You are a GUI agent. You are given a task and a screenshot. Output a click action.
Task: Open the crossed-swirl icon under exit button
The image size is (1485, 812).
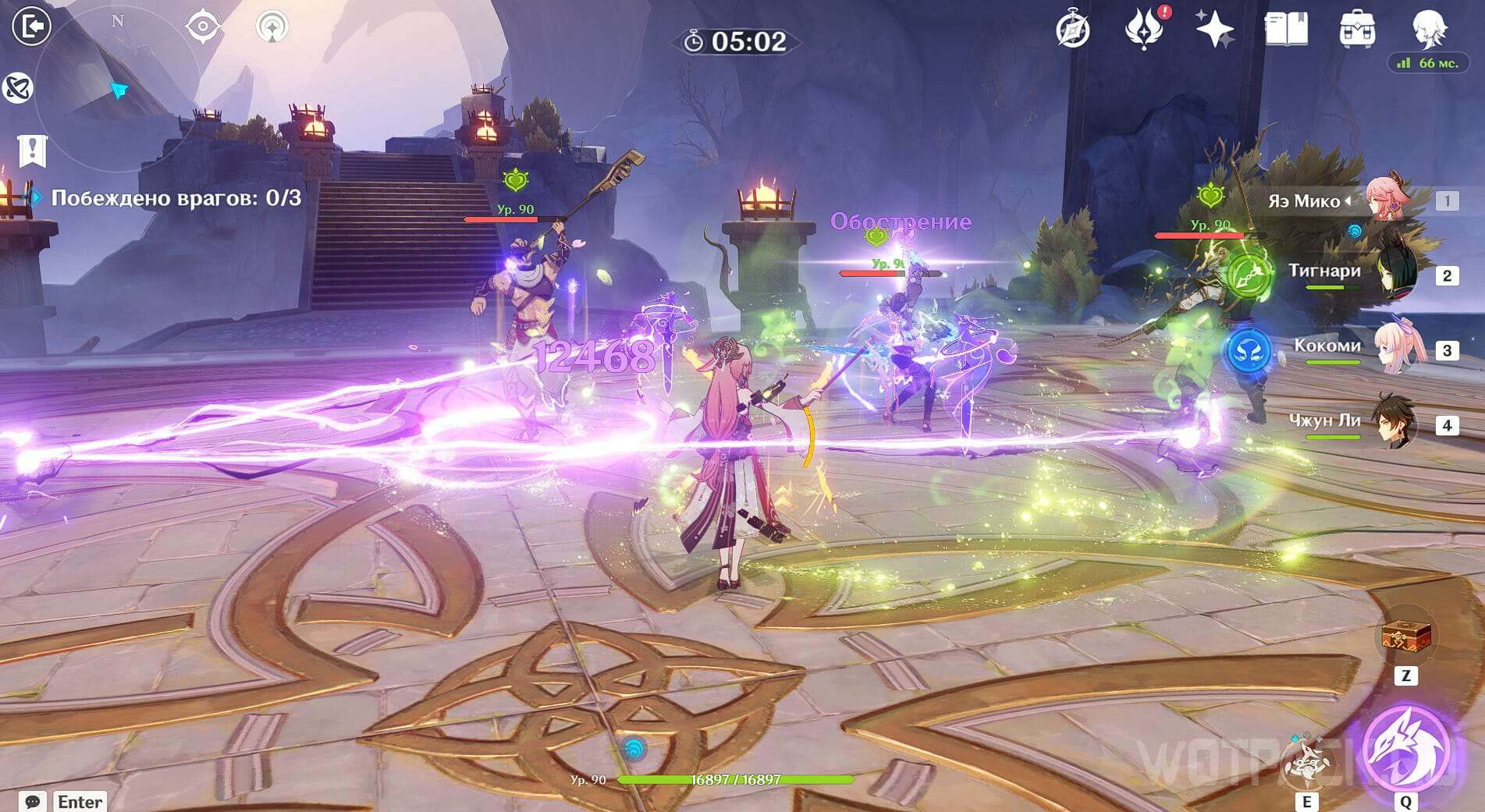pos(17,87)
